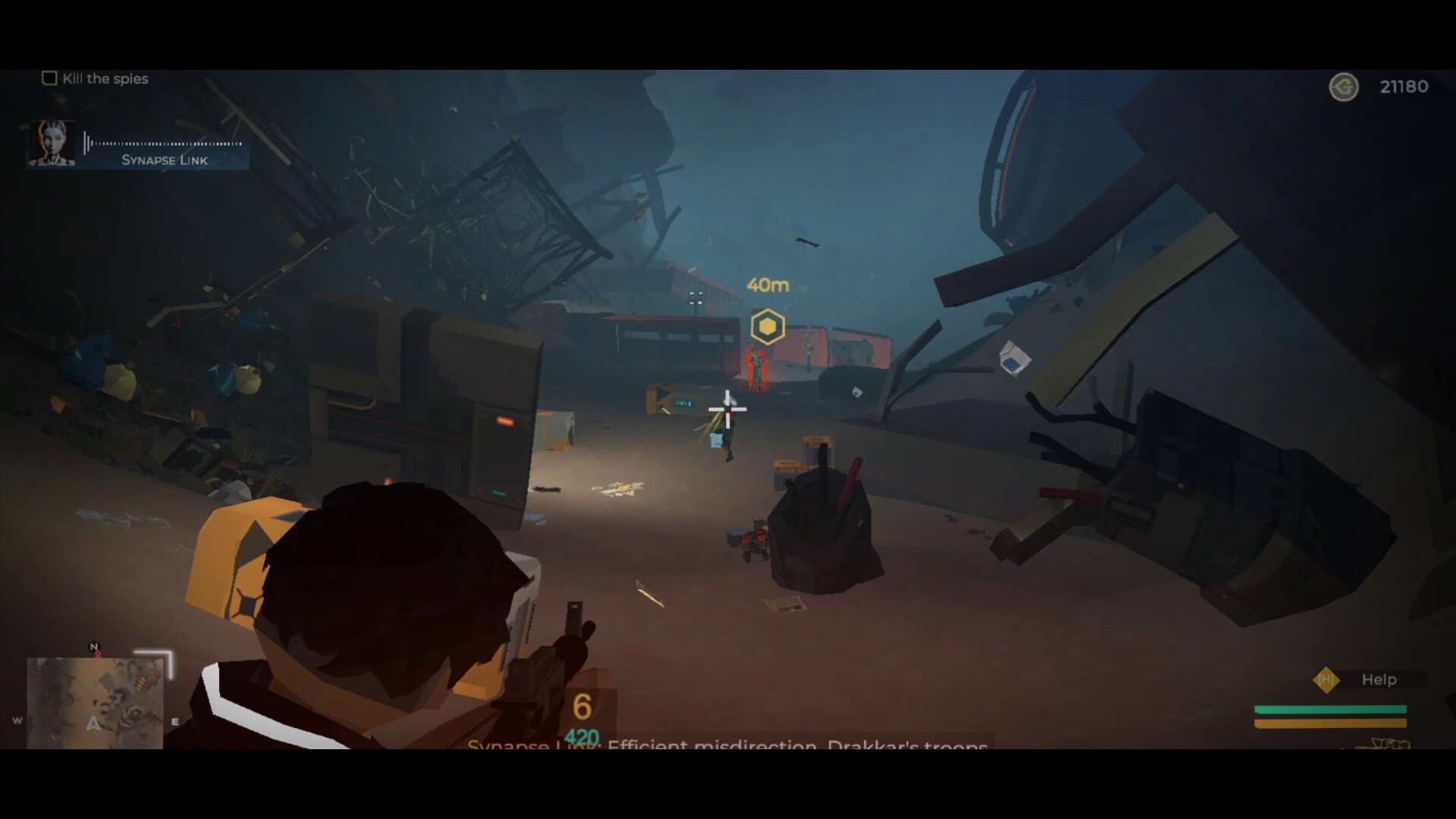
Task: Click the green health bar
Action: (x=1329, y=709)
